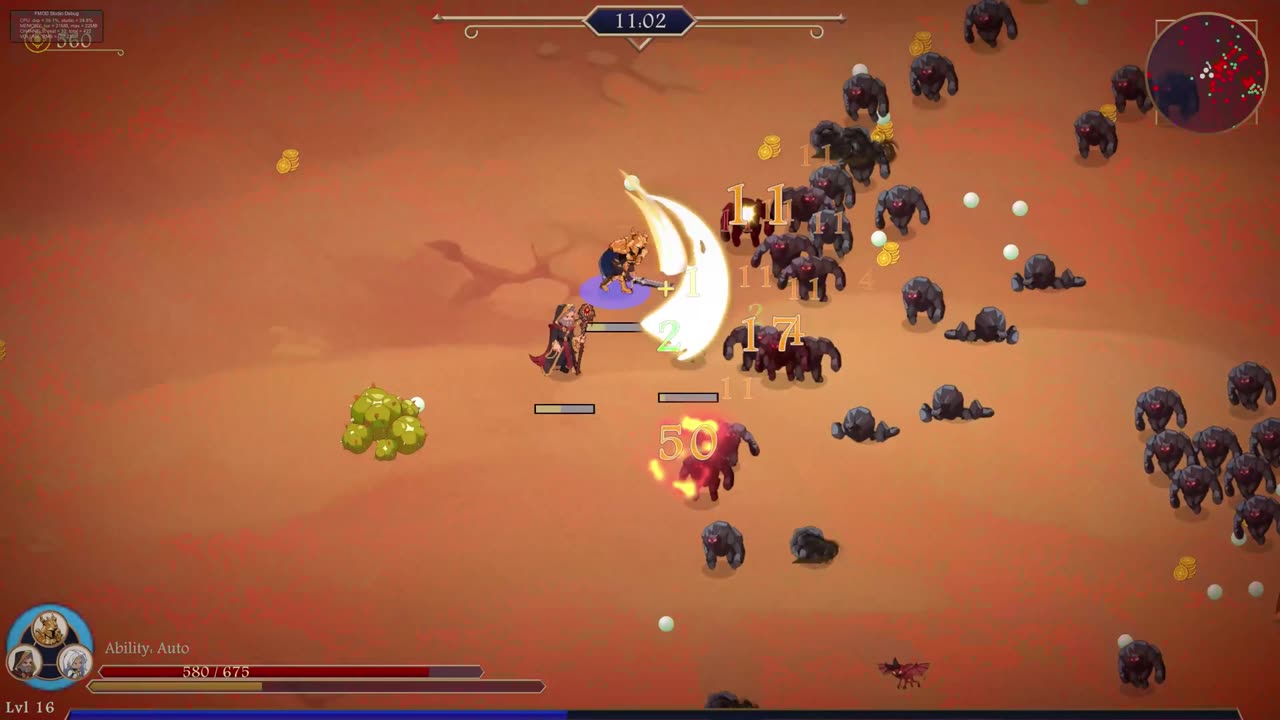Screen dimensions: 1280x720
Task: Click the circular minimap
Action: (x=1207, y=73)
